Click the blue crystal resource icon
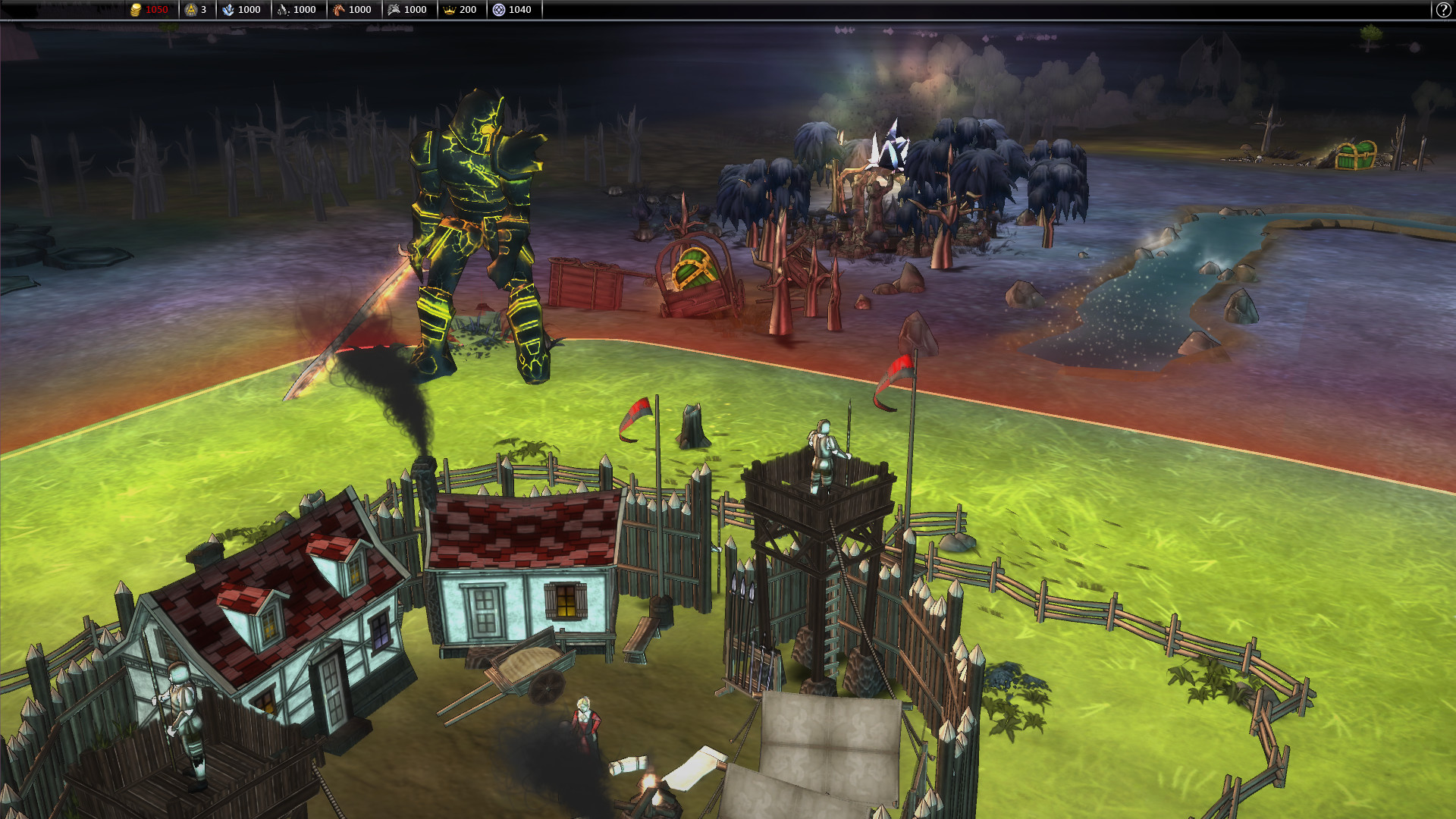The image size is (1456, 819). (x=228, y=9)
